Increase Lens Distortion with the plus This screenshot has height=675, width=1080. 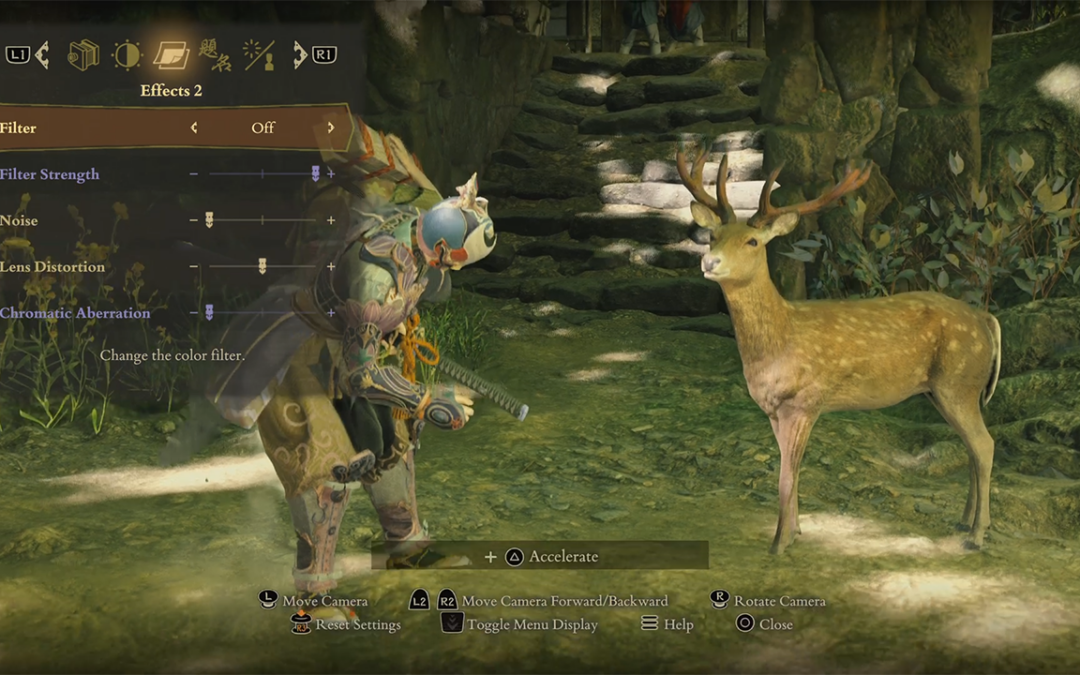coord(331,266)
